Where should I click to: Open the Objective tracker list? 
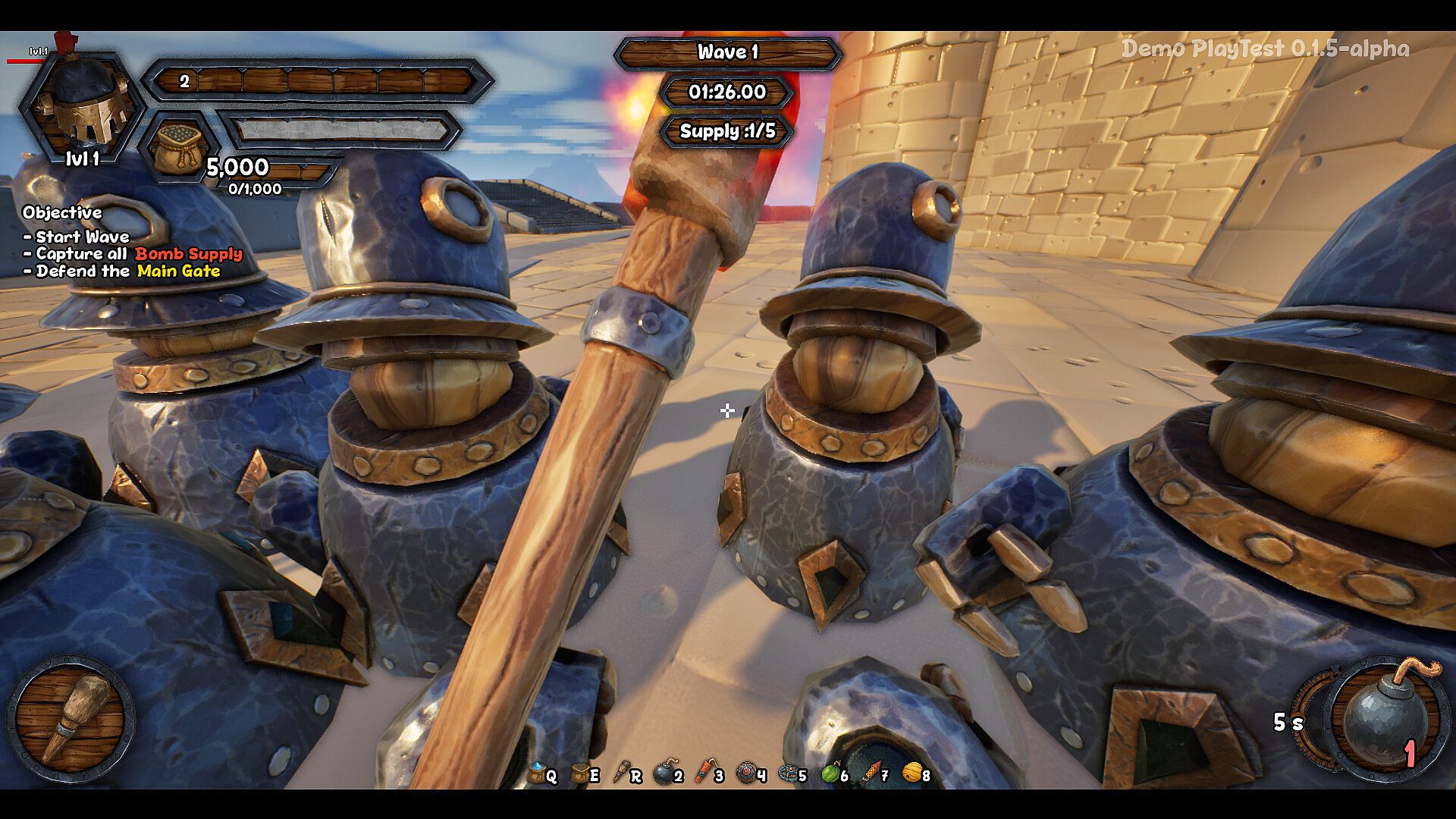point(62,212)
